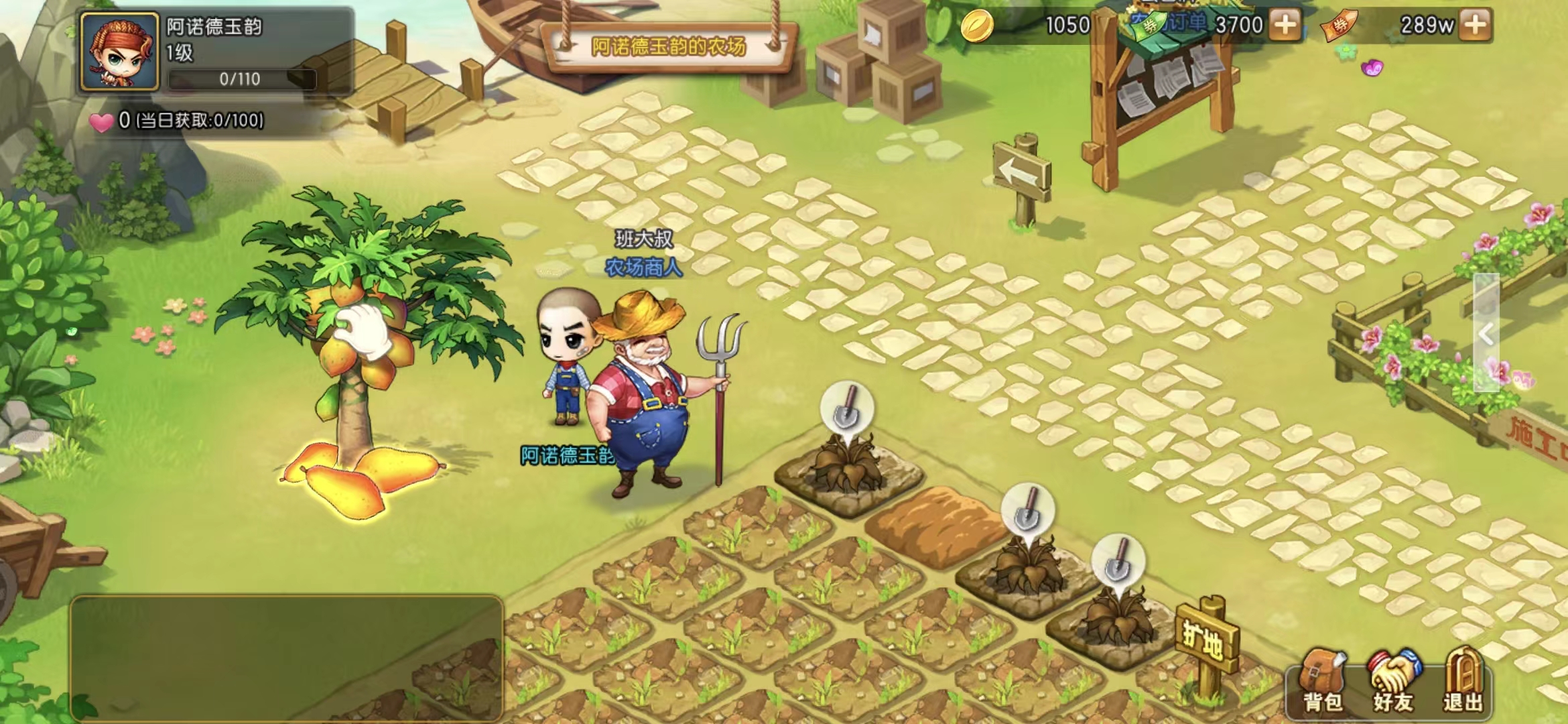Add more green tickets beside 3700
This screenshot has height=724, width=1568.
(1285, 25)
